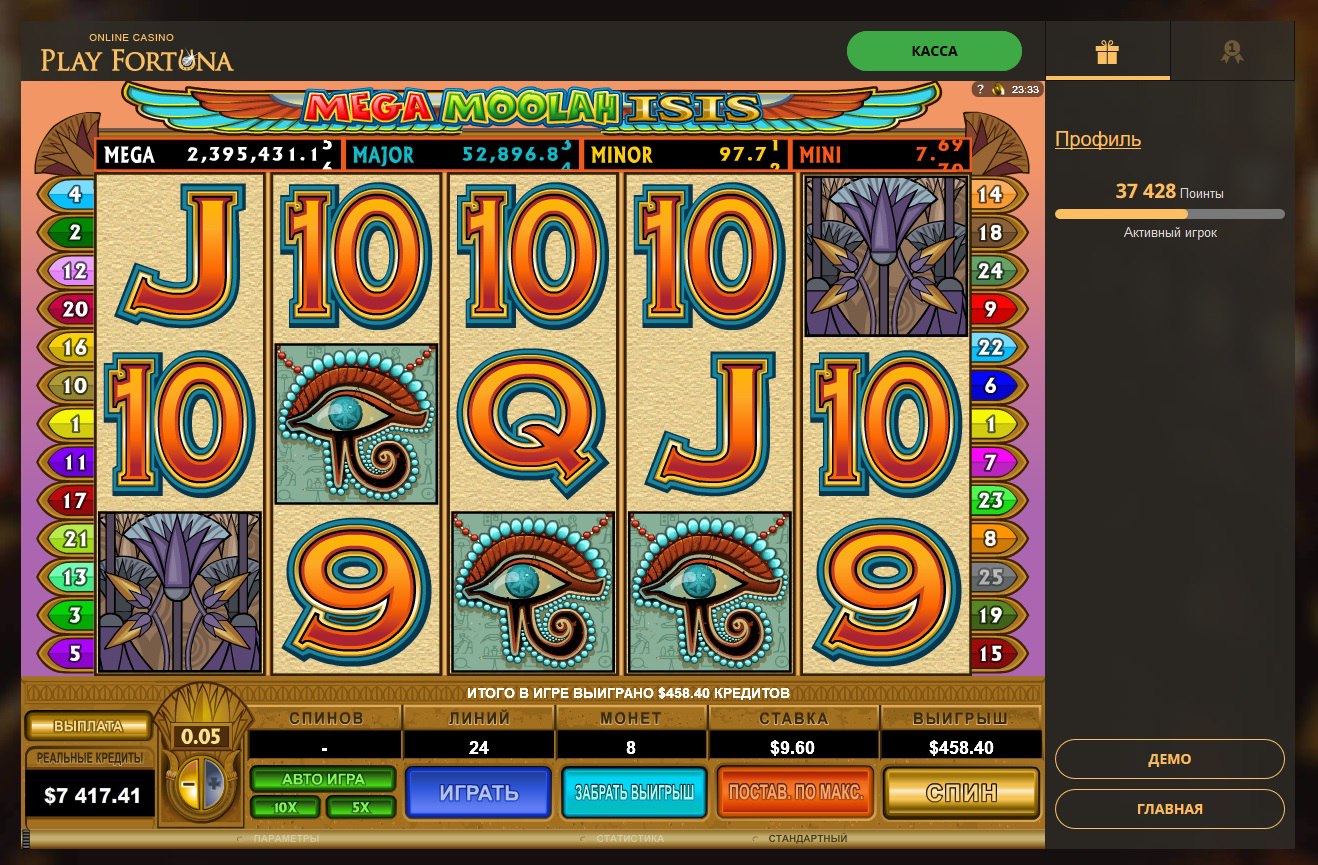The width and height of the screenshot is (1318, 865).
Task: Open ПАРАМЕТРЫ settings
Action: click(286, 838)
